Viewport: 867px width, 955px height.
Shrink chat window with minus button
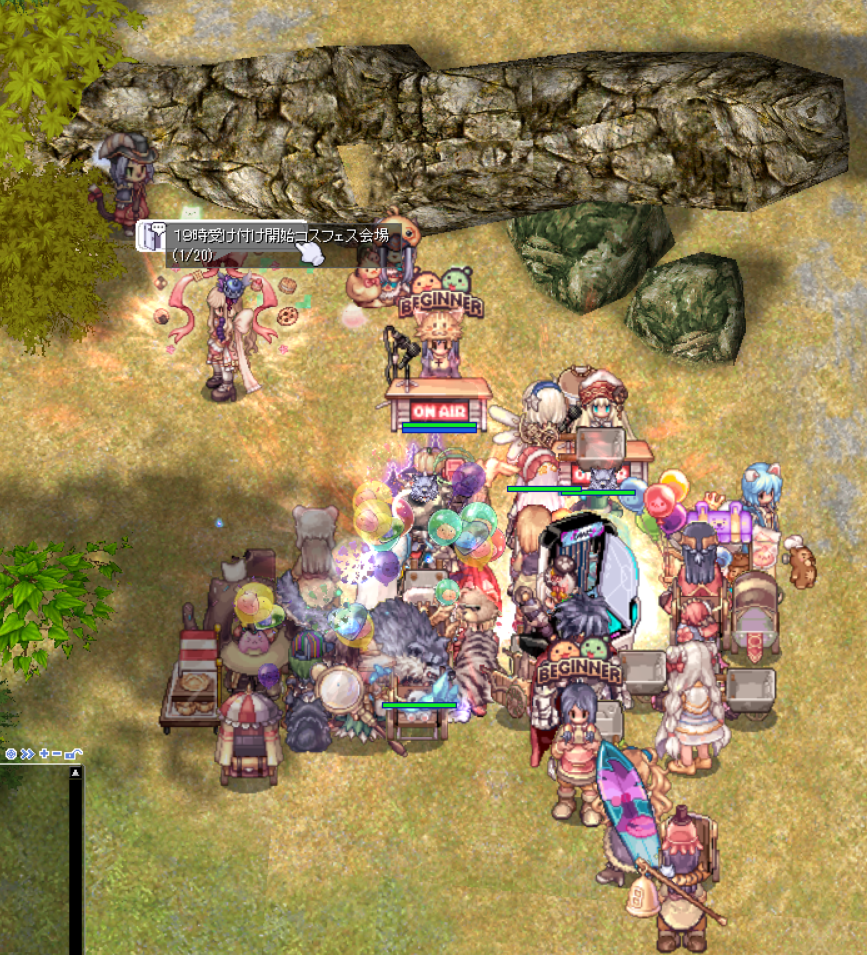(58, 754)
